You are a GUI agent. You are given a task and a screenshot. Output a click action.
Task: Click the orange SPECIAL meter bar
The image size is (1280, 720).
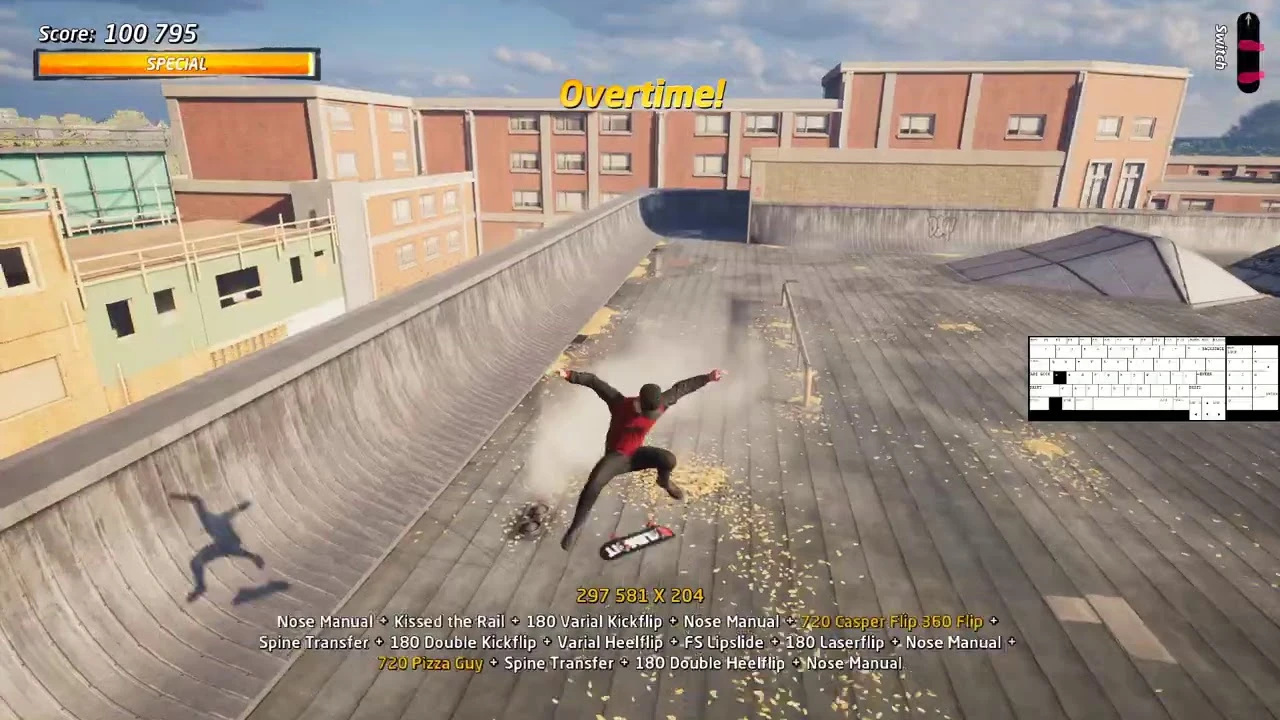click(x=176, y=65)
